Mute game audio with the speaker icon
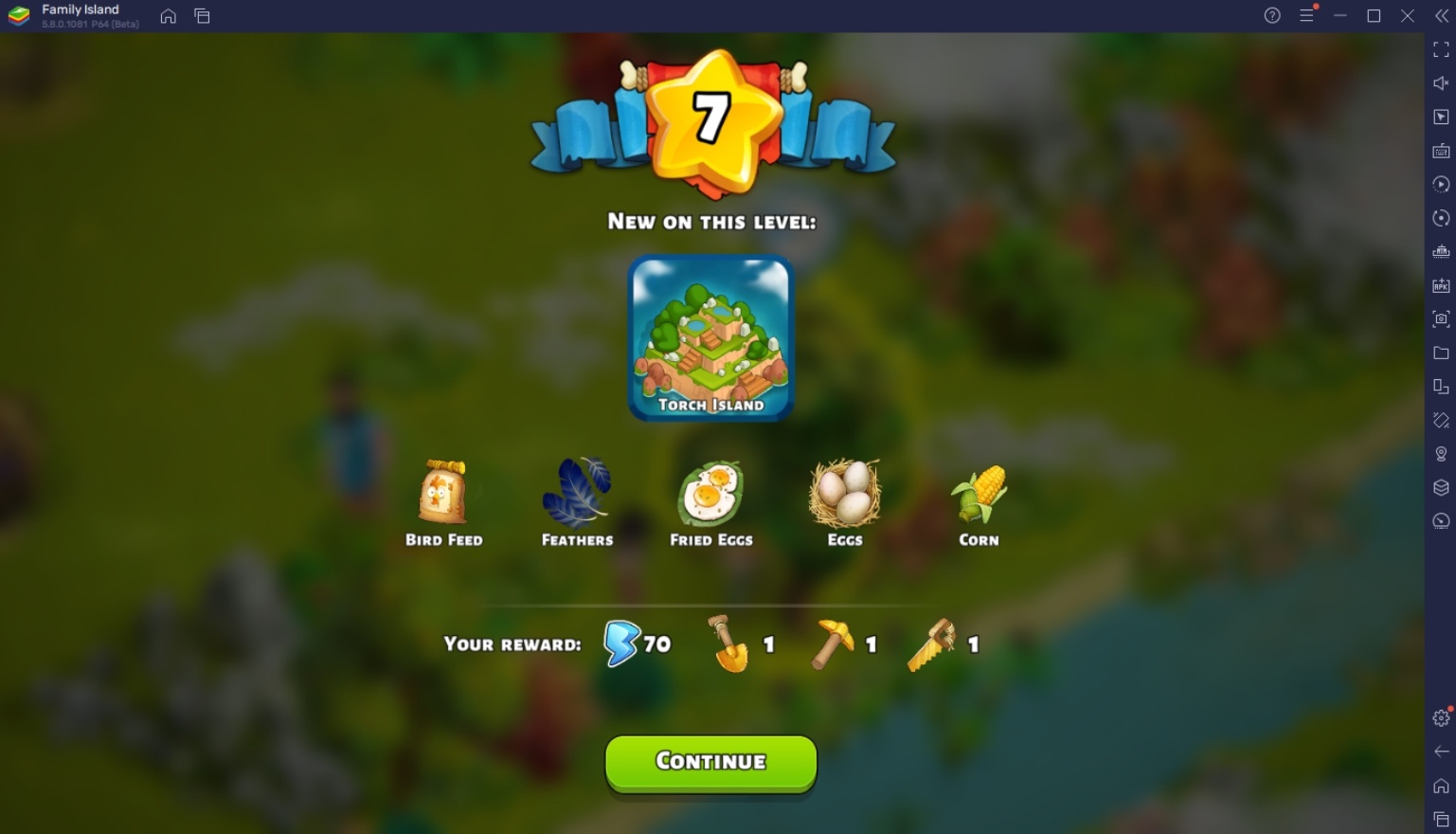Viewport: 1456px width, 834px height. (x=1441, y=83)
